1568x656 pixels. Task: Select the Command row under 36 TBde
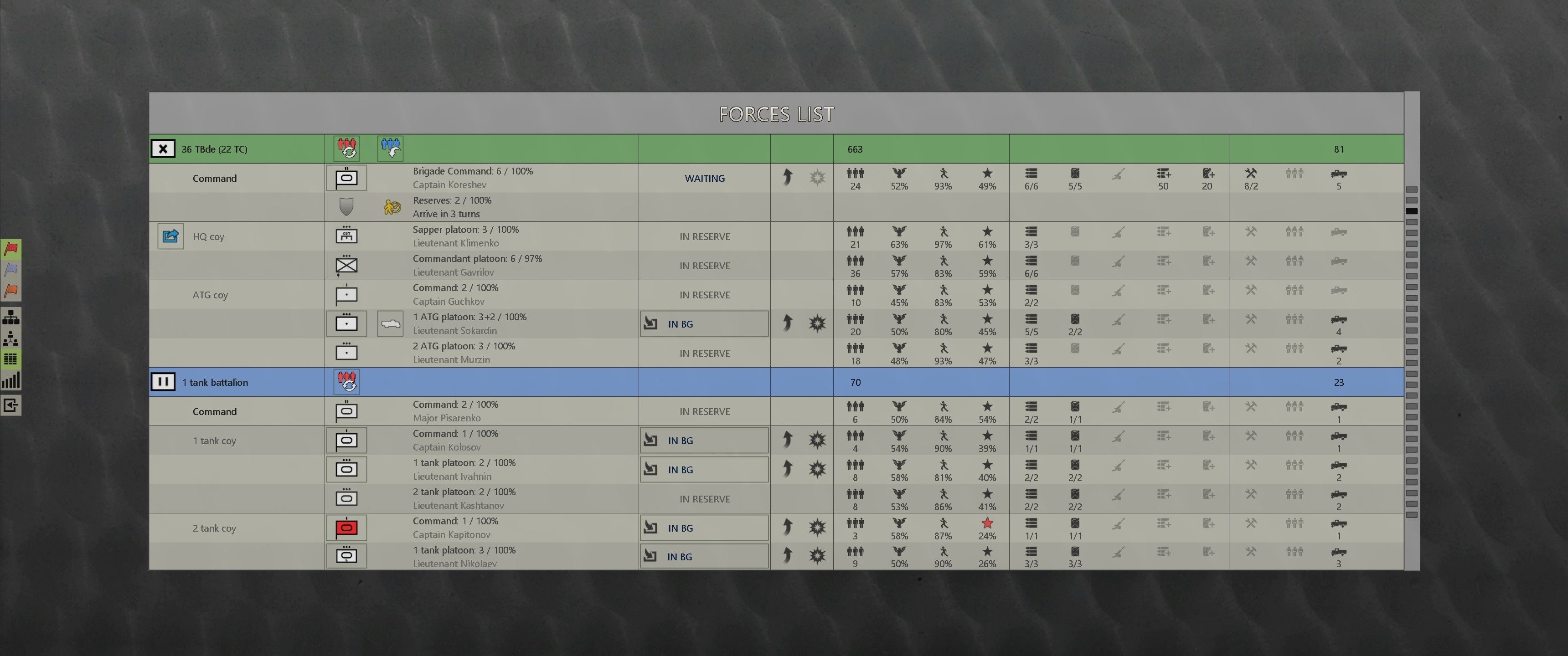click(214, 178)
